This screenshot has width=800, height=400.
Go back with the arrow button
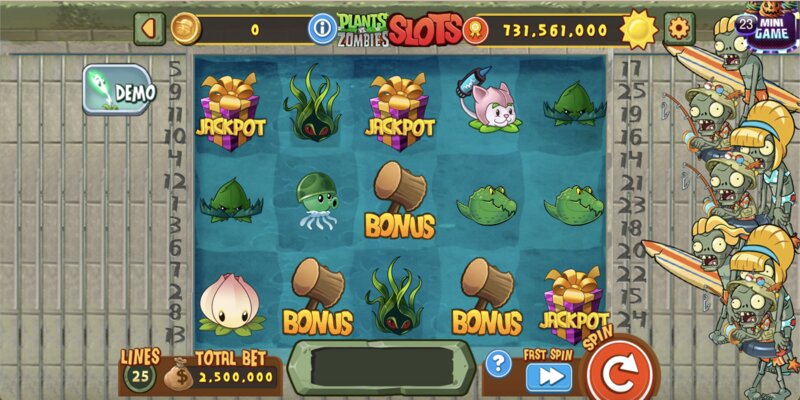(x=149, y=28)
